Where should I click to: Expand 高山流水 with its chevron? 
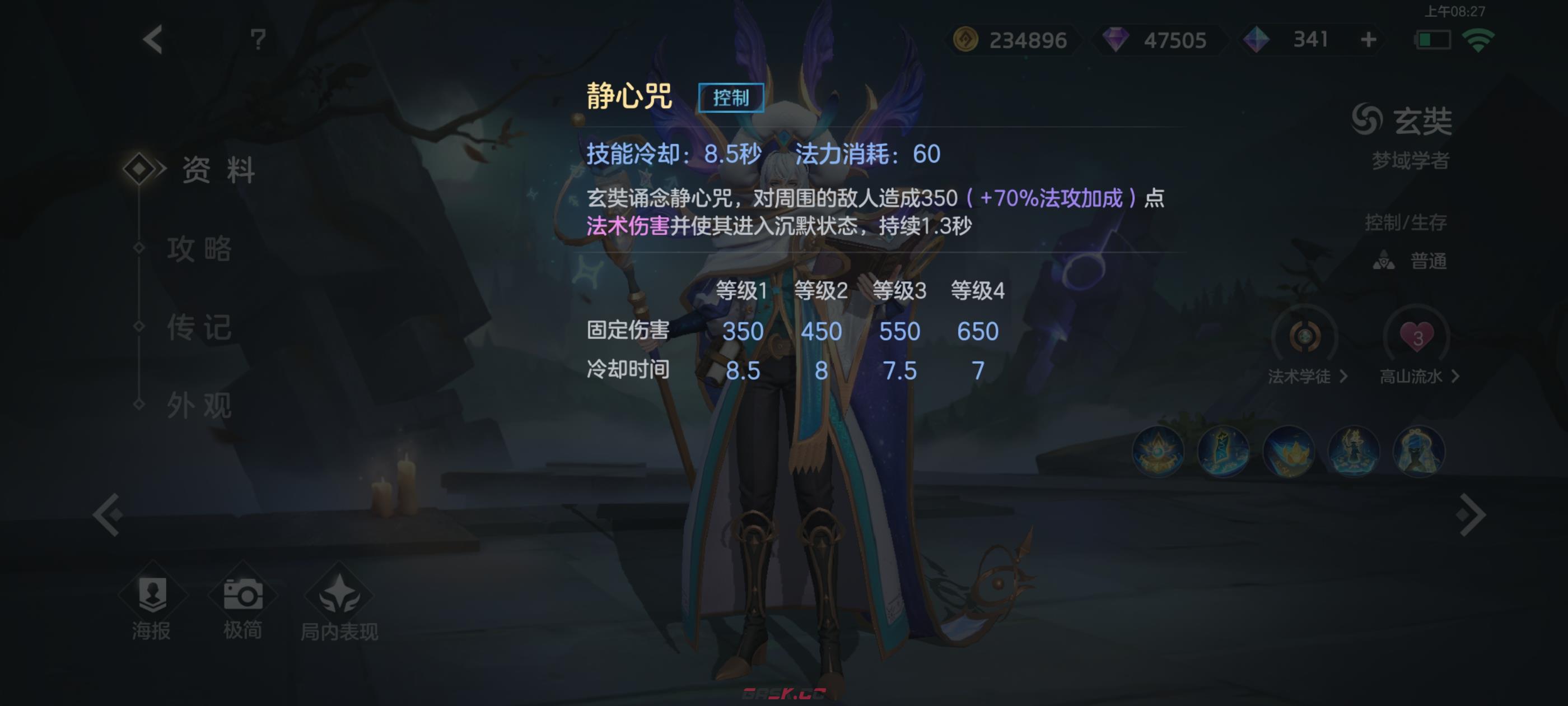click(1455, 377)
